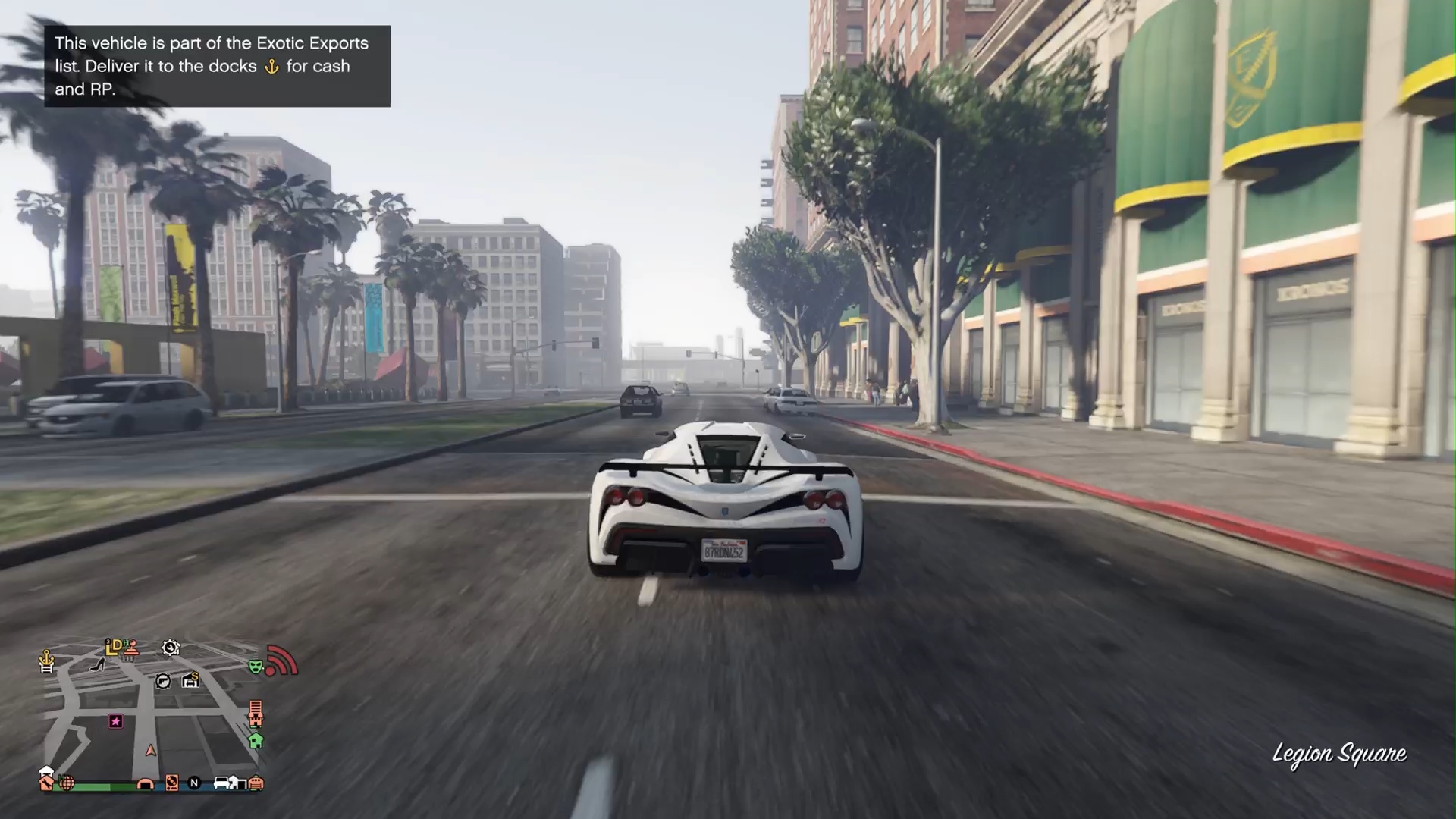Select the orange globe blip on minimap

[x=67, y=783]
